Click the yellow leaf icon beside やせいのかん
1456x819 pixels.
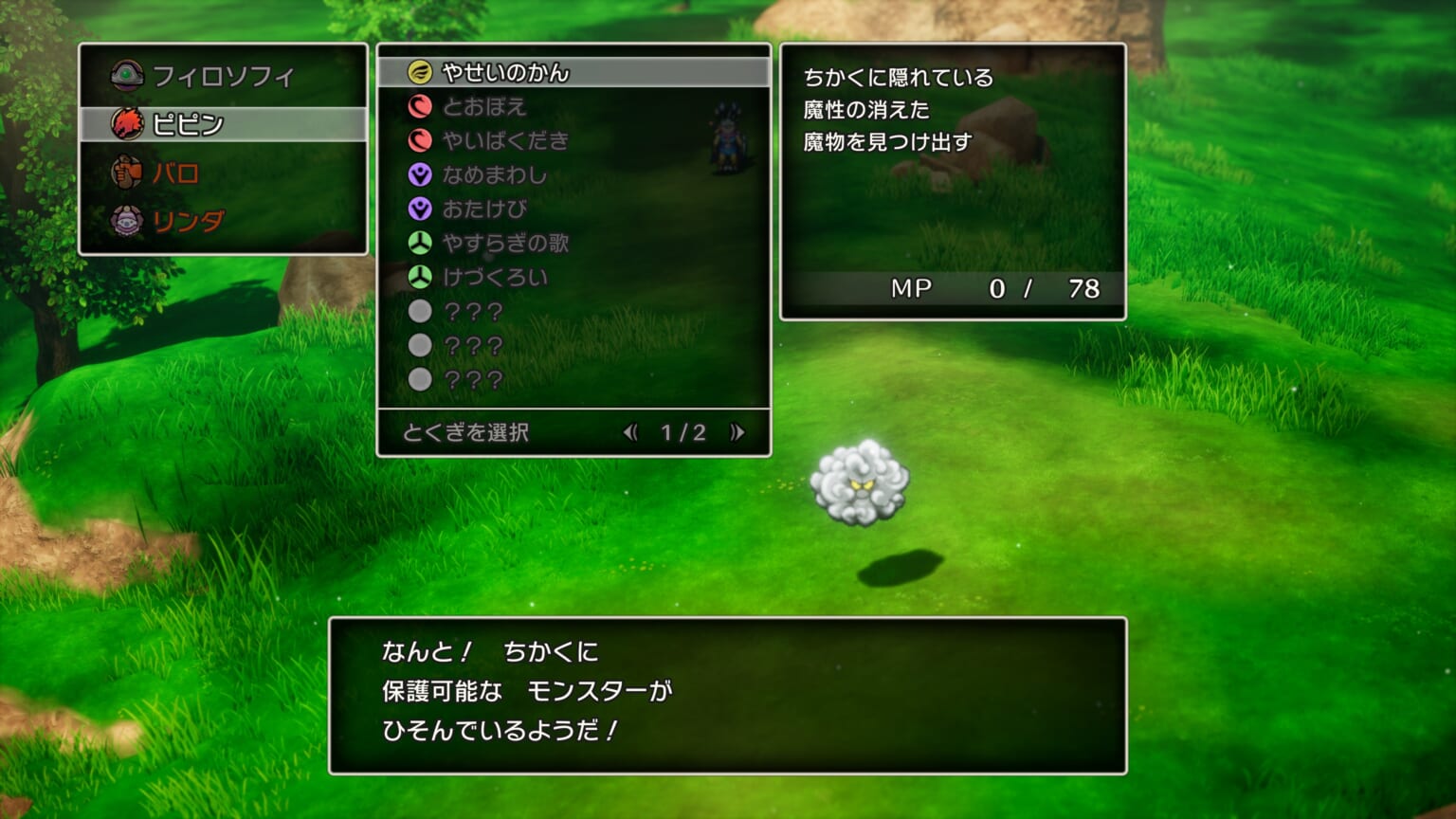pos(418,71)
